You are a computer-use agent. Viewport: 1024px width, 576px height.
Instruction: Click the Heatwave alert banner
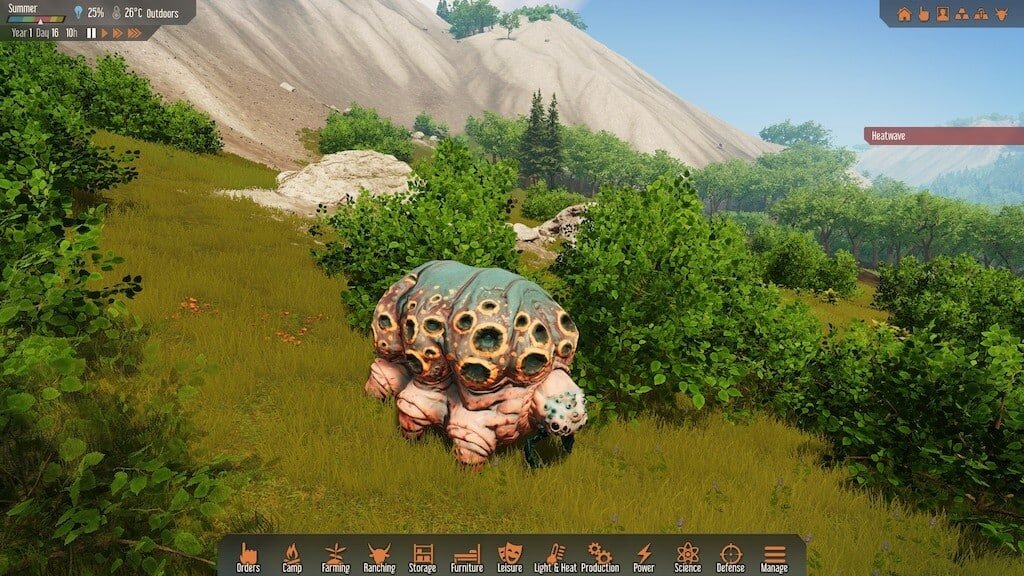point(943,136)
